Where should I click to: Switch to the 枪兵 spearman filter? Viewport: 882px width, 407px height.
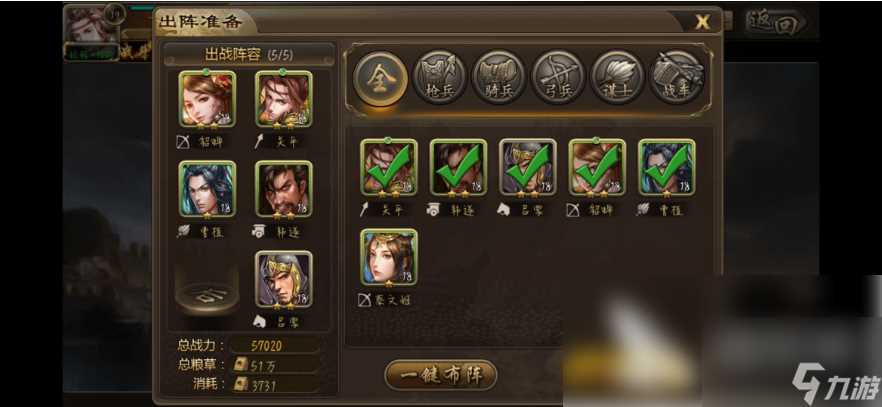(x=438, y=76)
